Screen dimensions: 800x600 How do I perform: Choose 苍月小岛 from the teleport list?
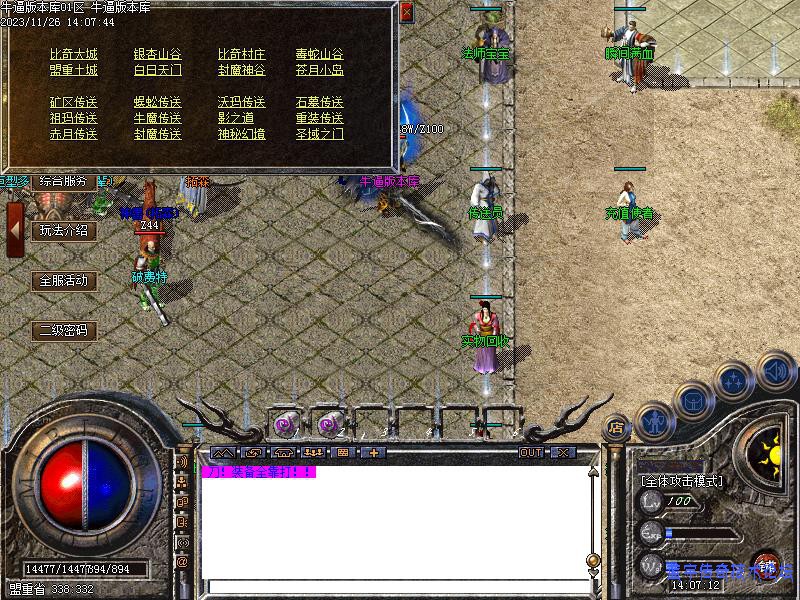point(319,70)
